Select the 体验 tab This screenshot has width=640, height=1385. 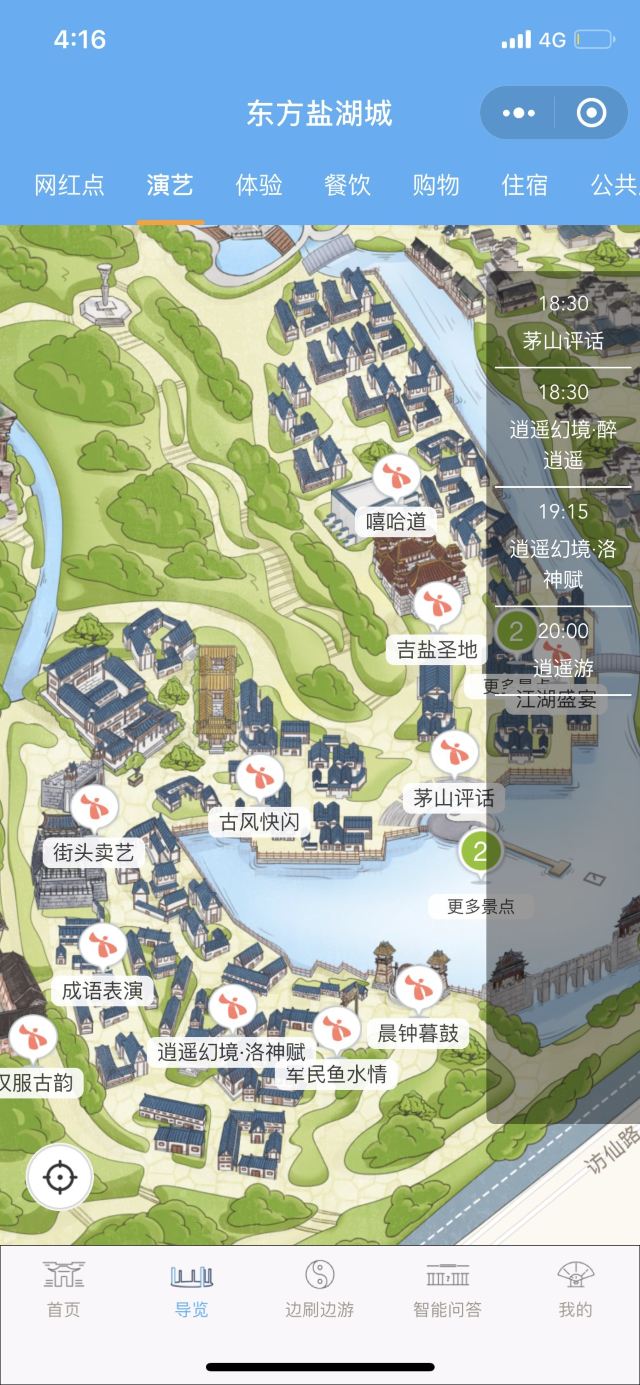click(259, 185)
